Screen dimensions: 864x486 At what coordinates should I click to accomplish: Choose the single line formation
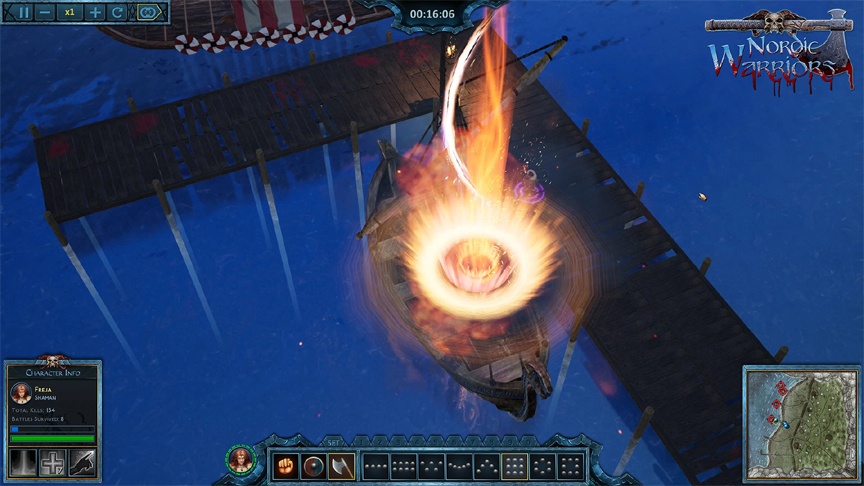coord(376,466)
